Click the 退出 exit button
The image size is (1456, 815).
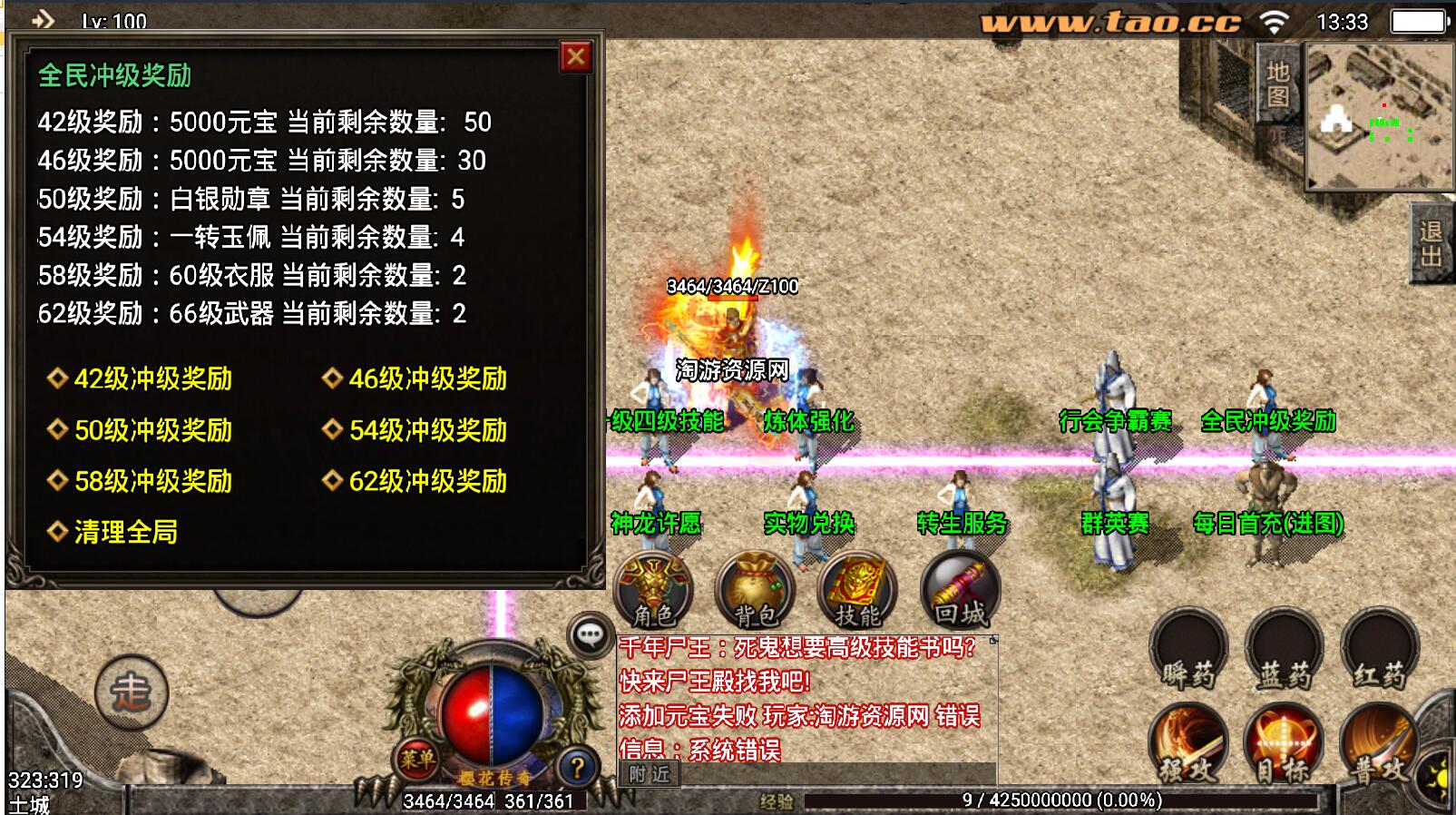[1432, 243]
